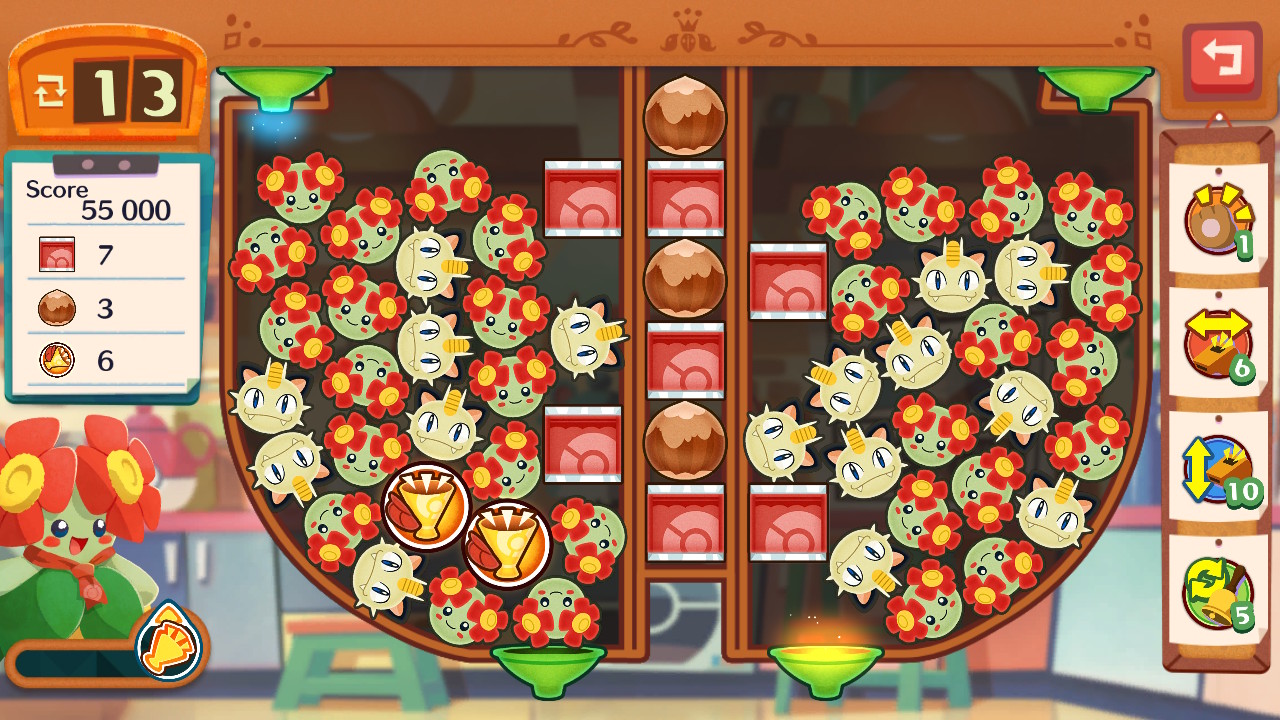Use the glove helper item
Image resolution: width=1280 pixels, height=720 pixels.
(1217, 221)
